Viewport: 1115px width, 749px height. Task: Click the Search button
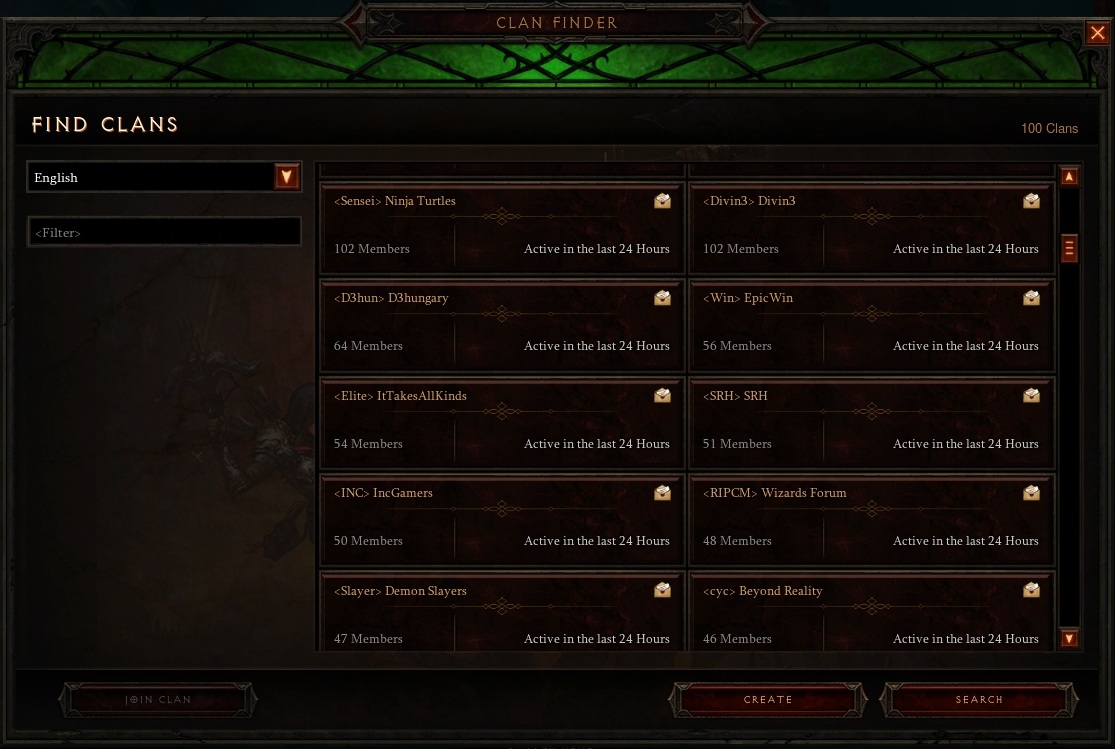979,700
